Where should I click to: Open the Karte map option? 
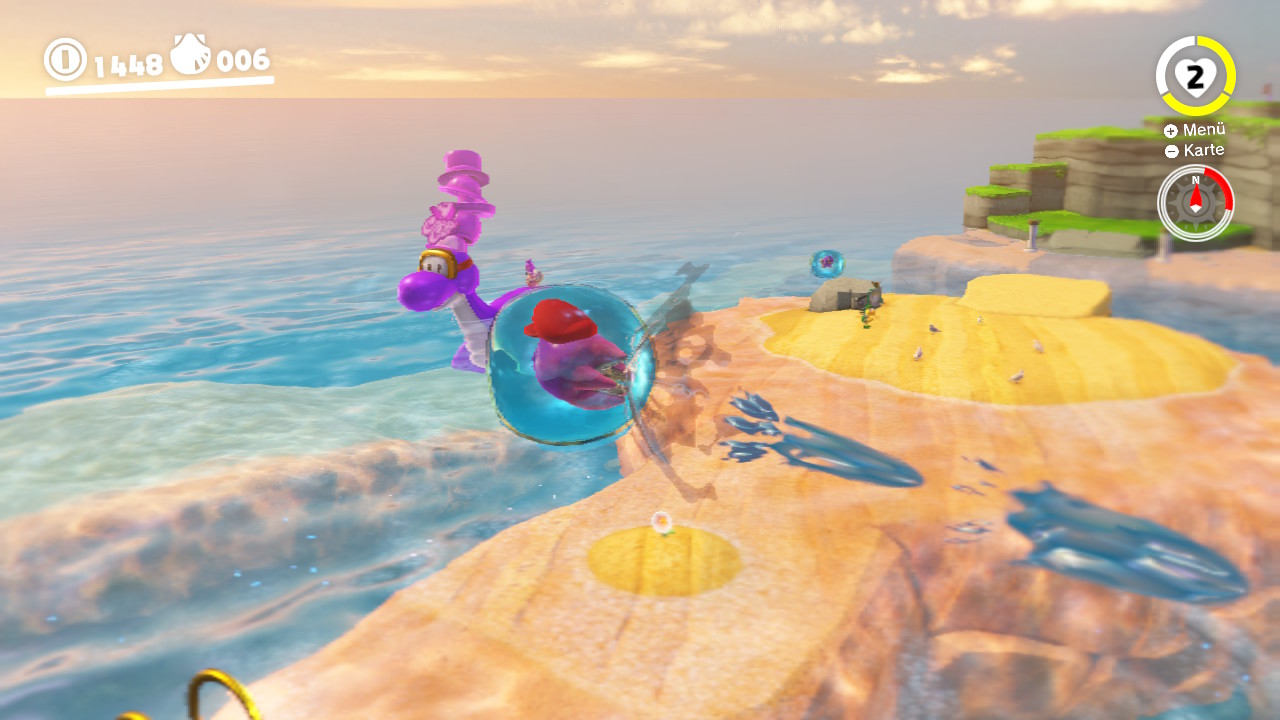[x=1195, y=151]
